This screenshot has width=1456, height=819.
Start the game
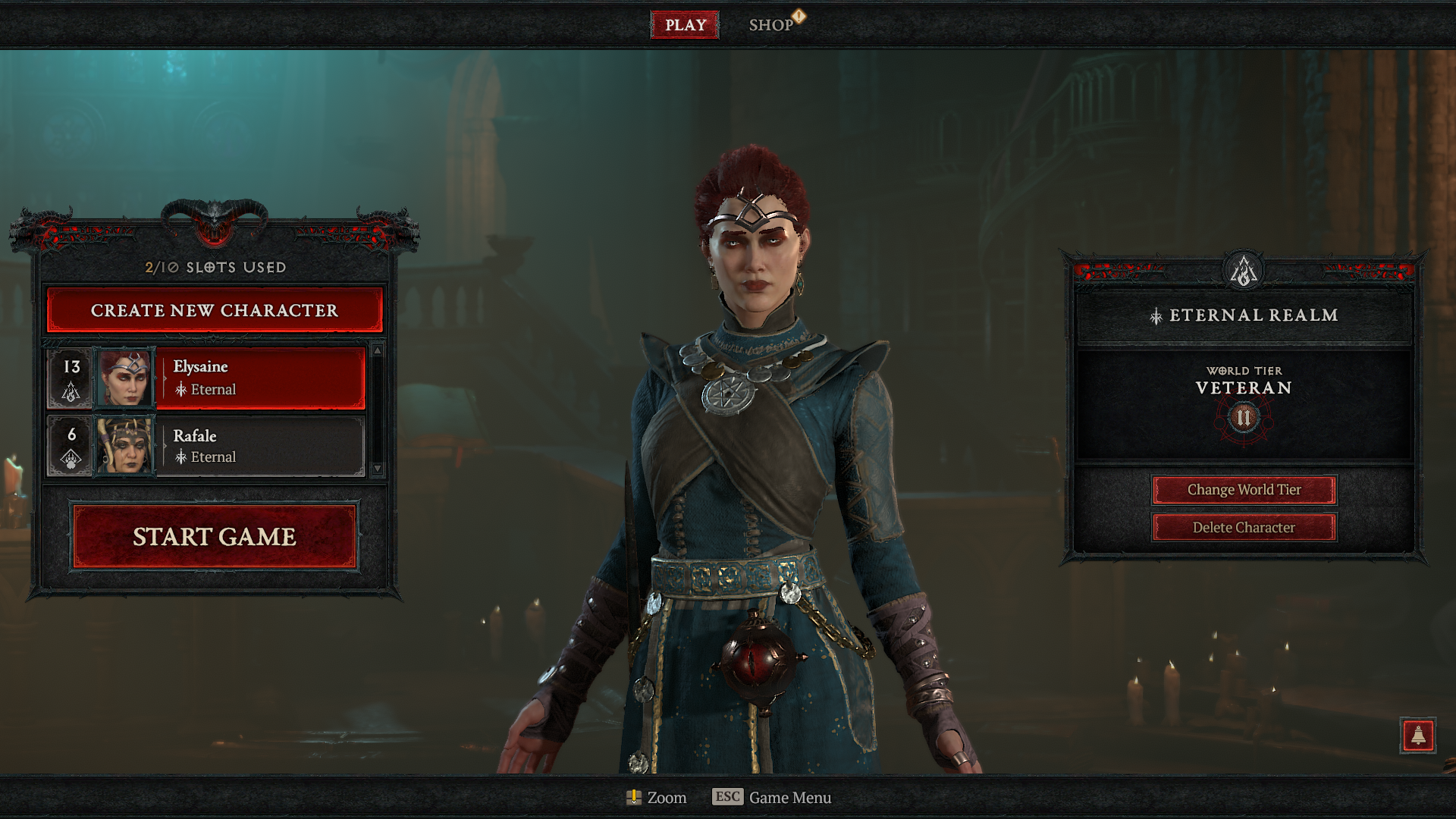(x=215, y=536)
